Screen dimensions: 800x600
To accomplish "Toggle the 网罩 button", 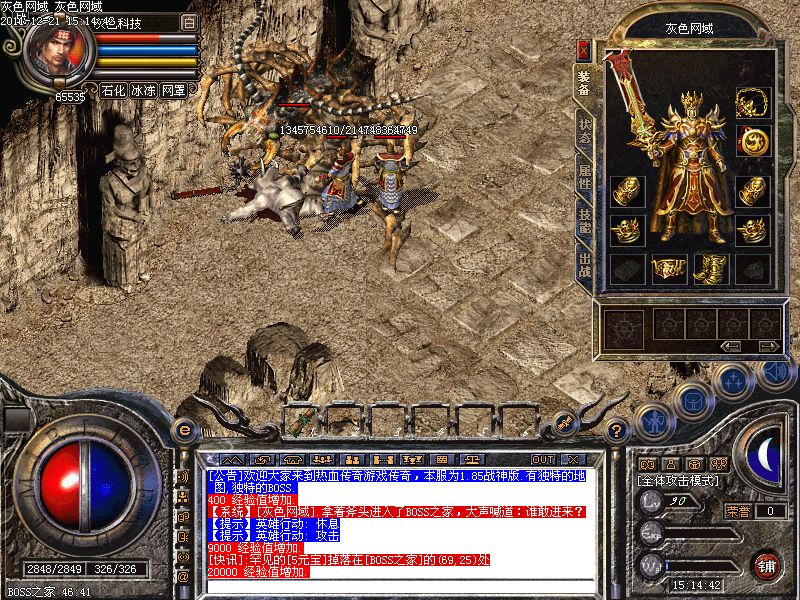I will coord(173,90).
